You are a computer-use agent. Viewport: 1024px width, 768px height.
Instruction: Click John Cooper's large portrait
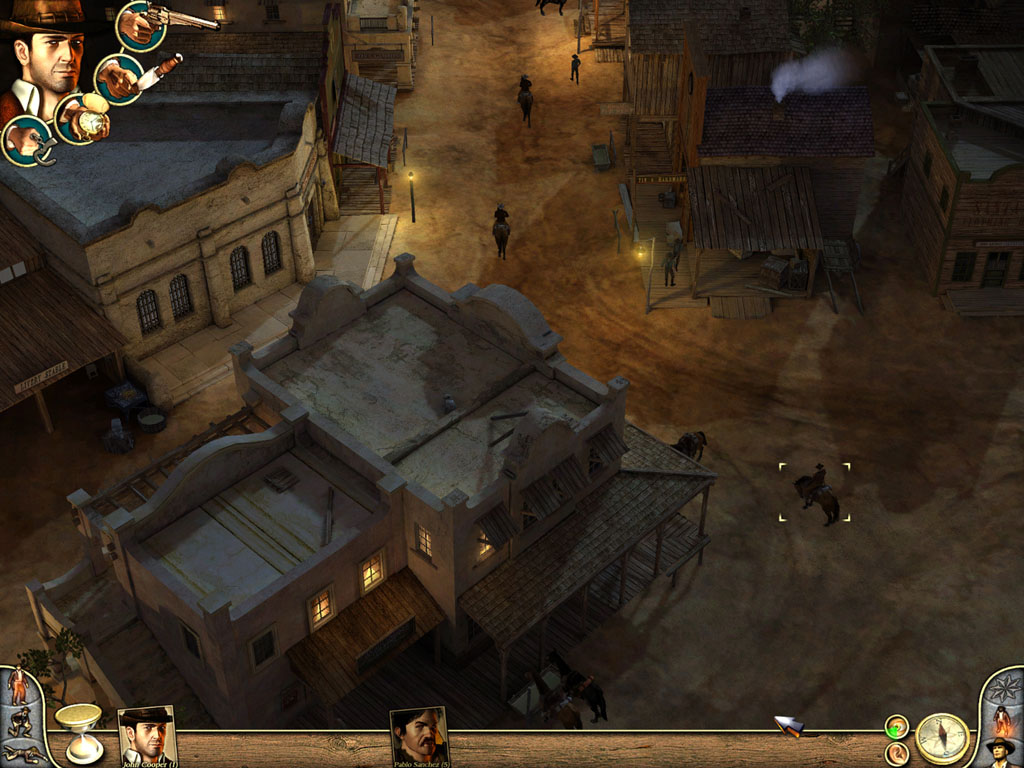(x=47, y=60)
